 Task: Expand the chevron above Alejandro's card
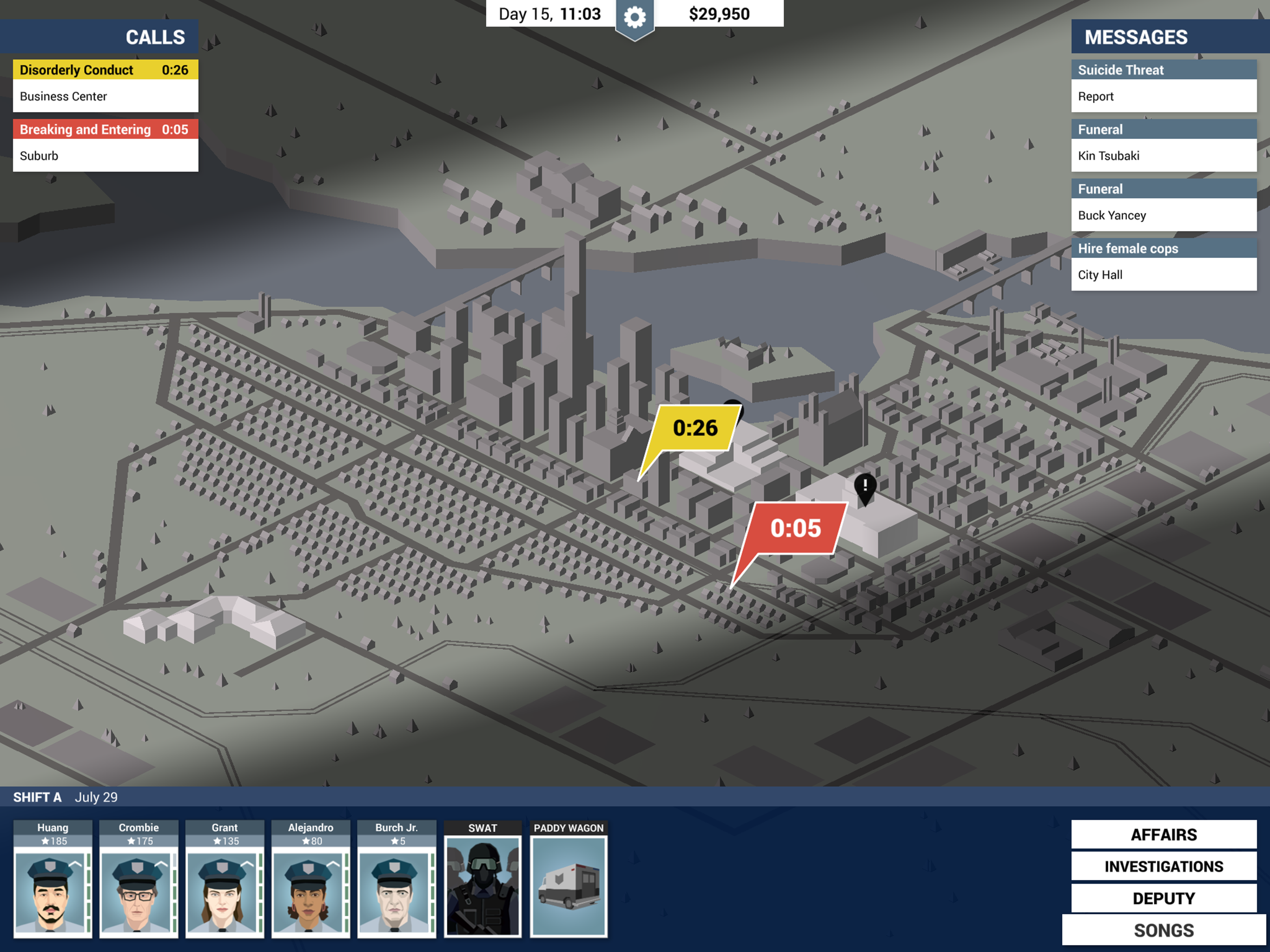pyautogui.click(x=333, y=864)
